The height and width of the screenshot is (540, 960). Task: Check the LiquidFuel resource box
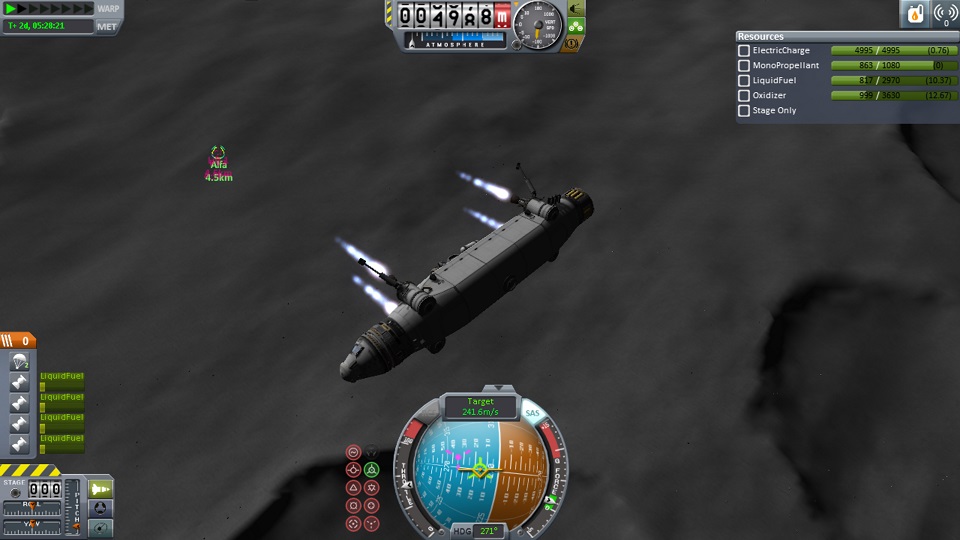[x=744, y=81]
